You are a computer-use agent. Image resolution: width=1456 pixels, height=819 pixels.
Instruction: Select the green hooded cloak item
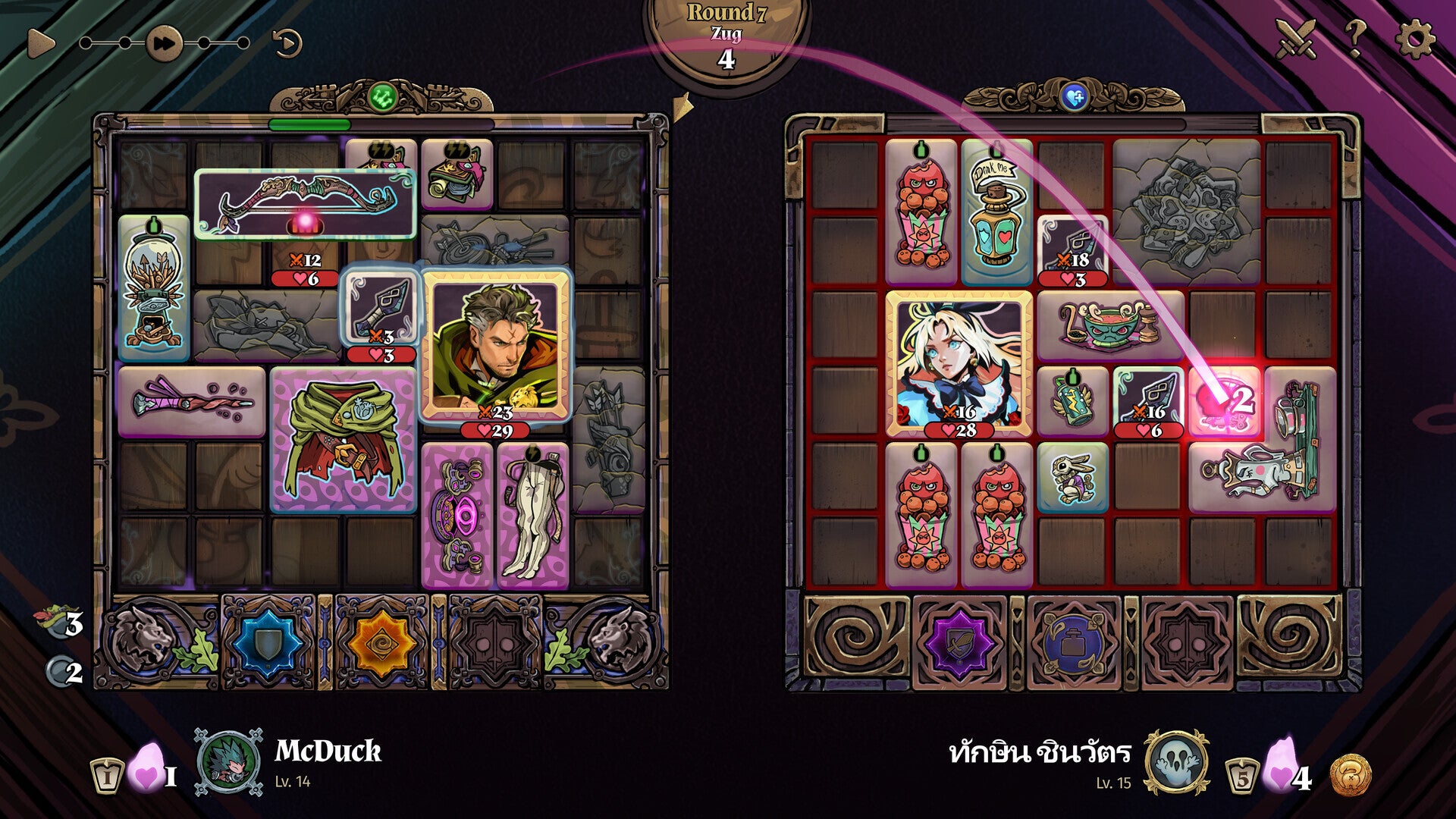point(344,439)
